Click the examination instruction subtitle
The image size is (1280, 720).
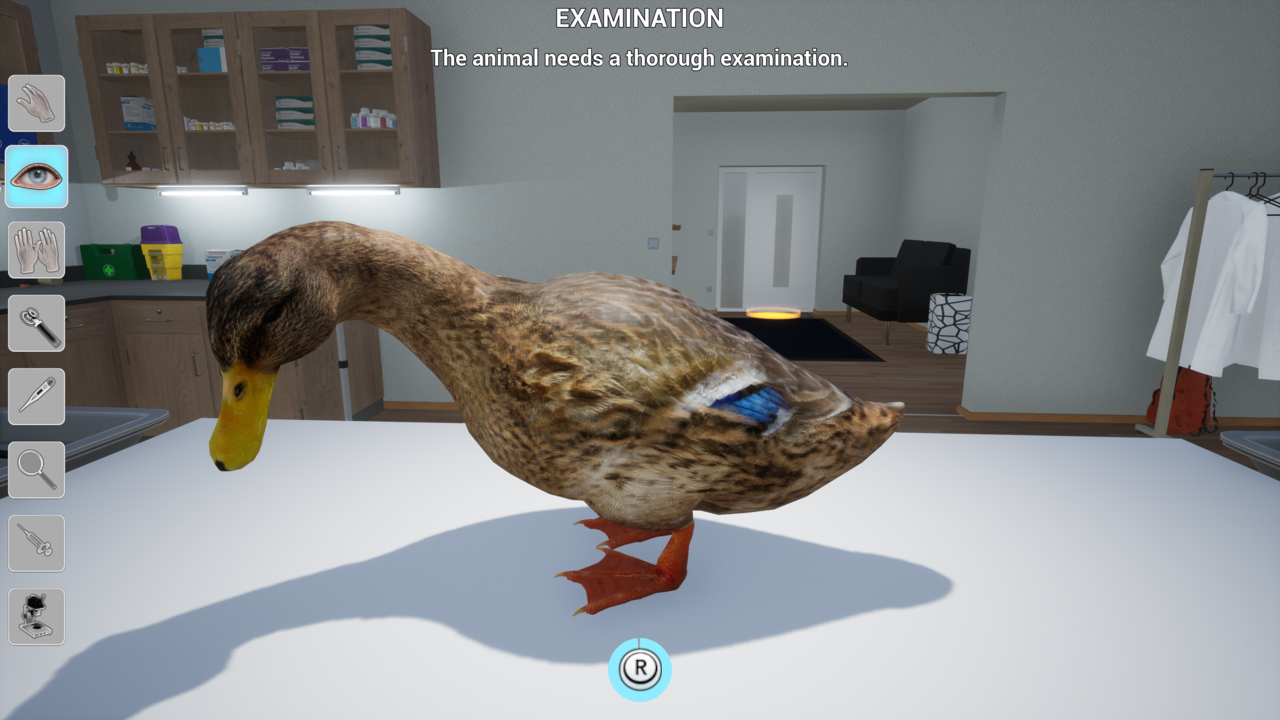pyautogui.click(x=639, y=58)
